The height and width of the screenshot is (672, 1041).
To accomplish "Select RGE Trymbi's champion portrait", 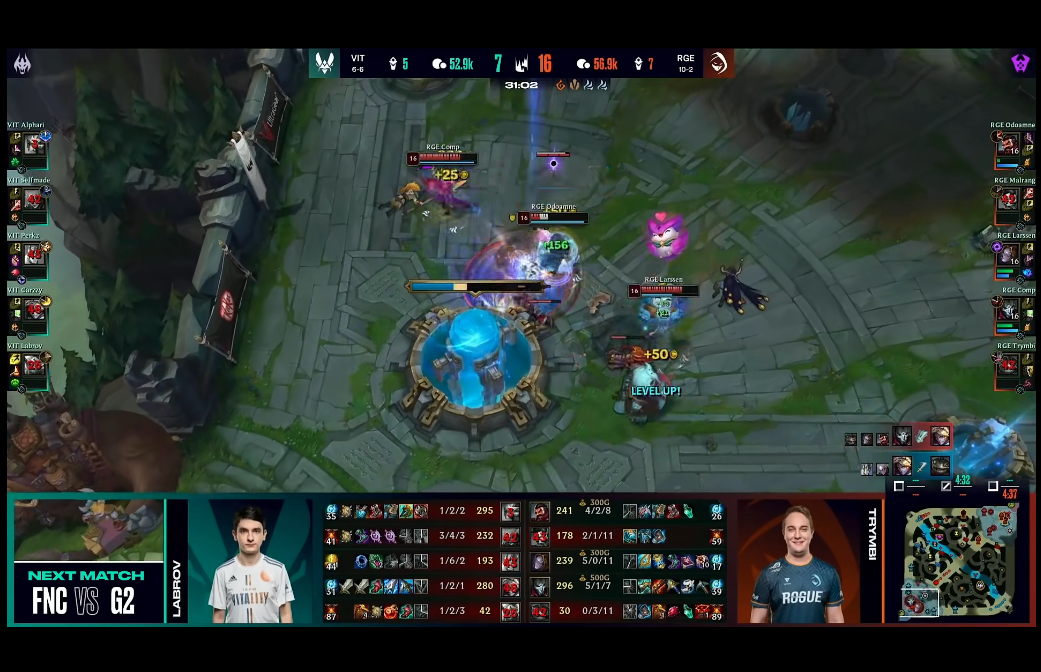I will point(1008,366).
